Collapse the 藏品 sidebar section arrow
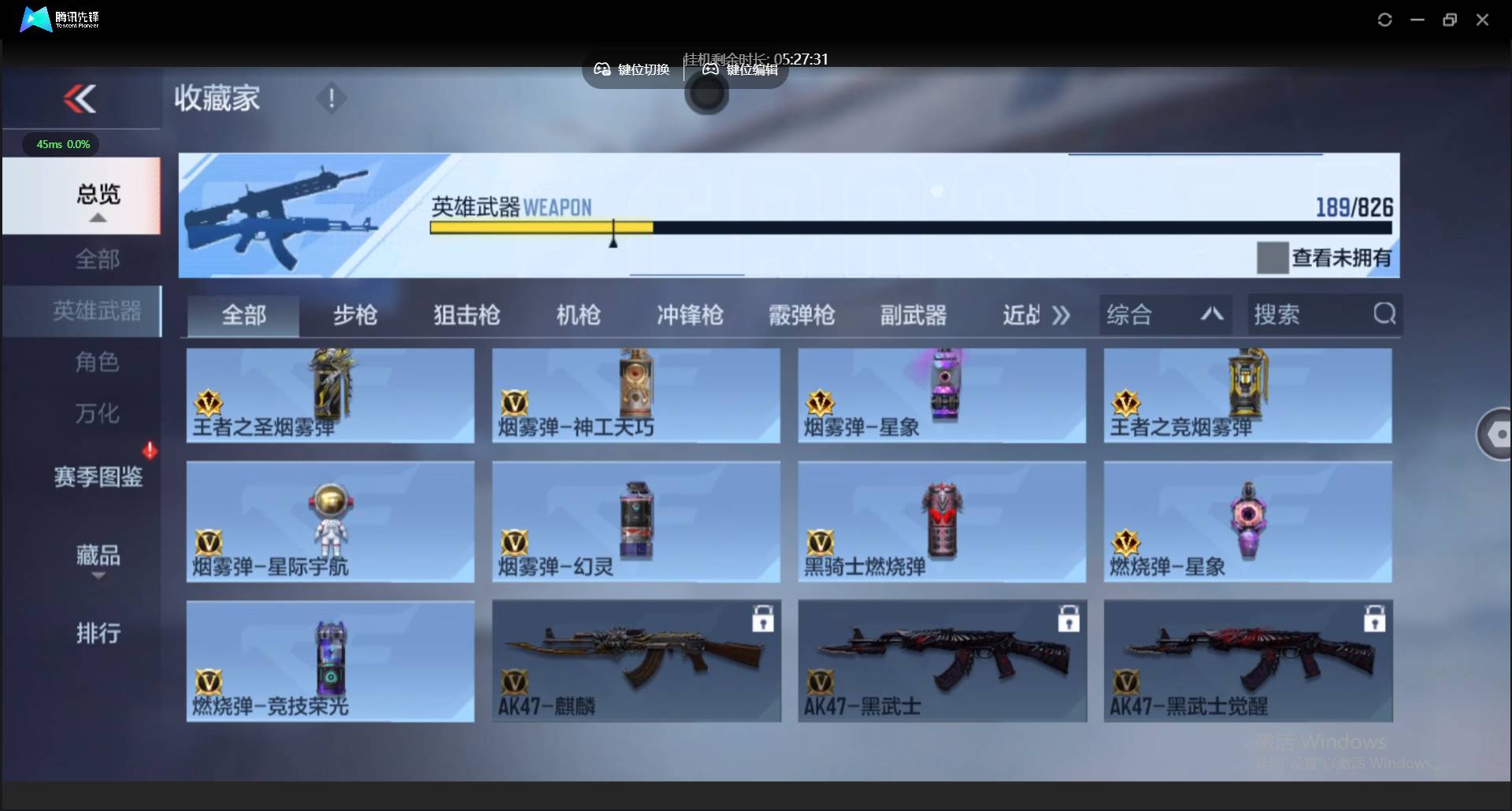The image size is (1512, 811). pos(98,577)
